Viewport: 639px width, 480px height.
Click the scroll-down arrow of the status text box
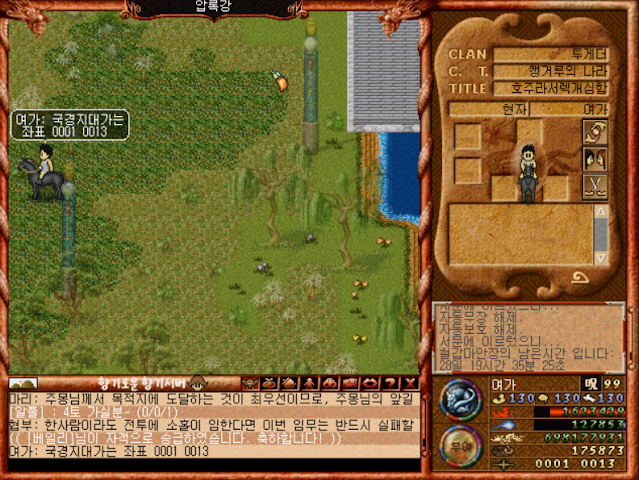[600, 256]
